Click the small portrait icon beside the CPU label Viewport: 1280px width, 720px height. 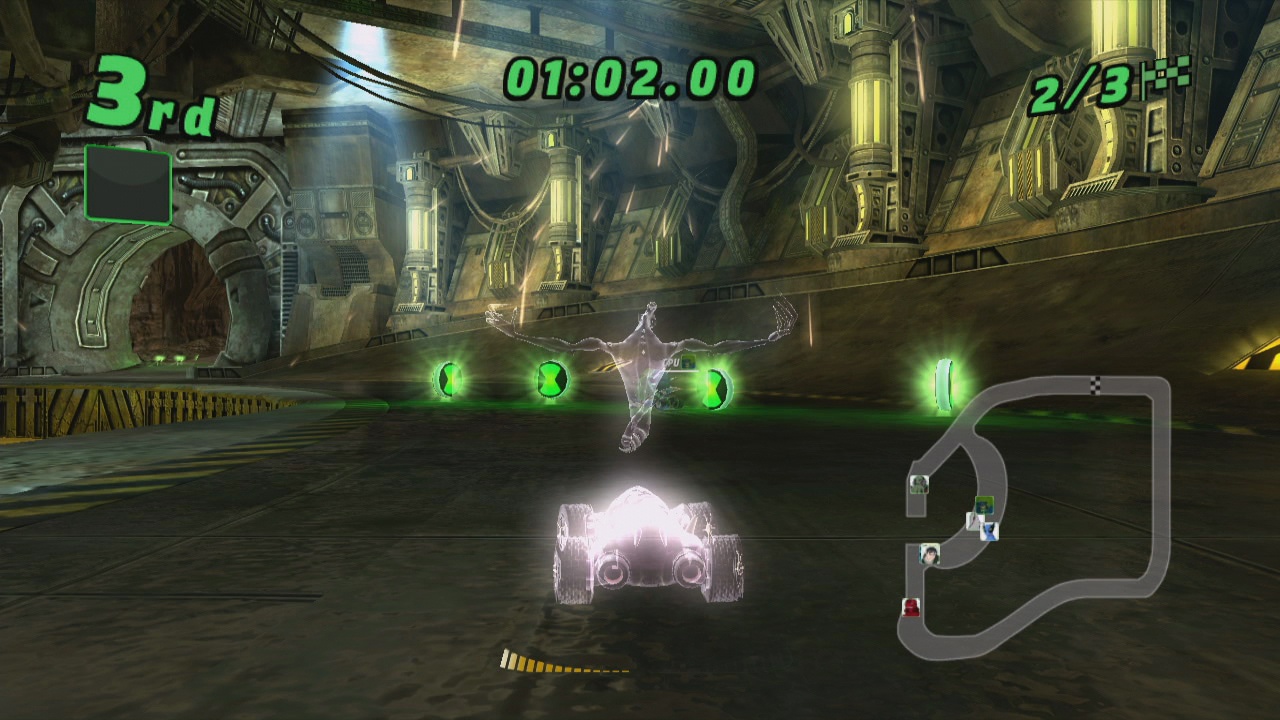pyautogui.click(x=687, y=362)
